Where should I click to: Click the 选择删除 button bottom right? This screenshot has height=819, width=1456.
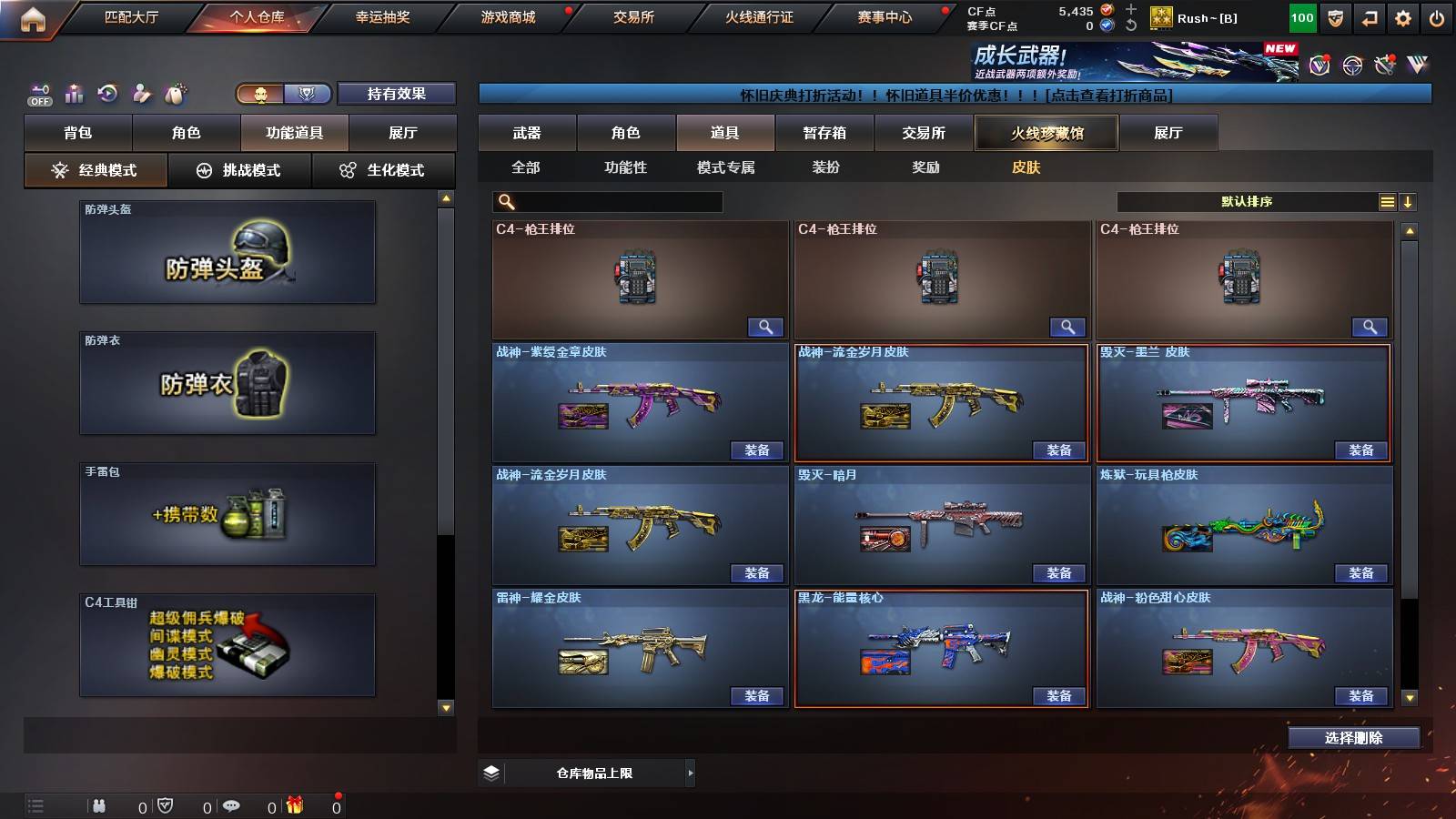coord(1353,737)
